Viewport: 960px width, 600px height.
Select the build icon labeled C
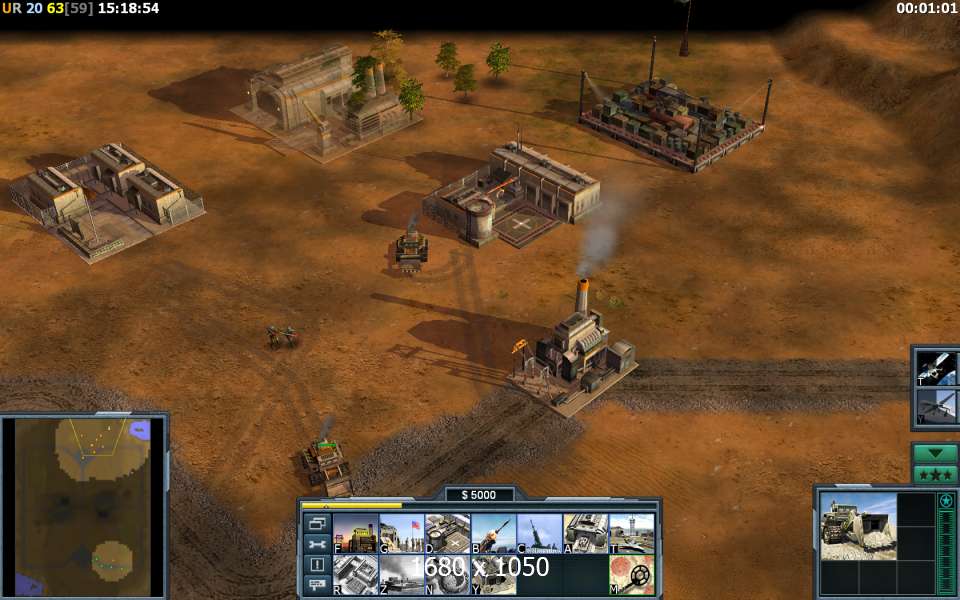[539, 533]
